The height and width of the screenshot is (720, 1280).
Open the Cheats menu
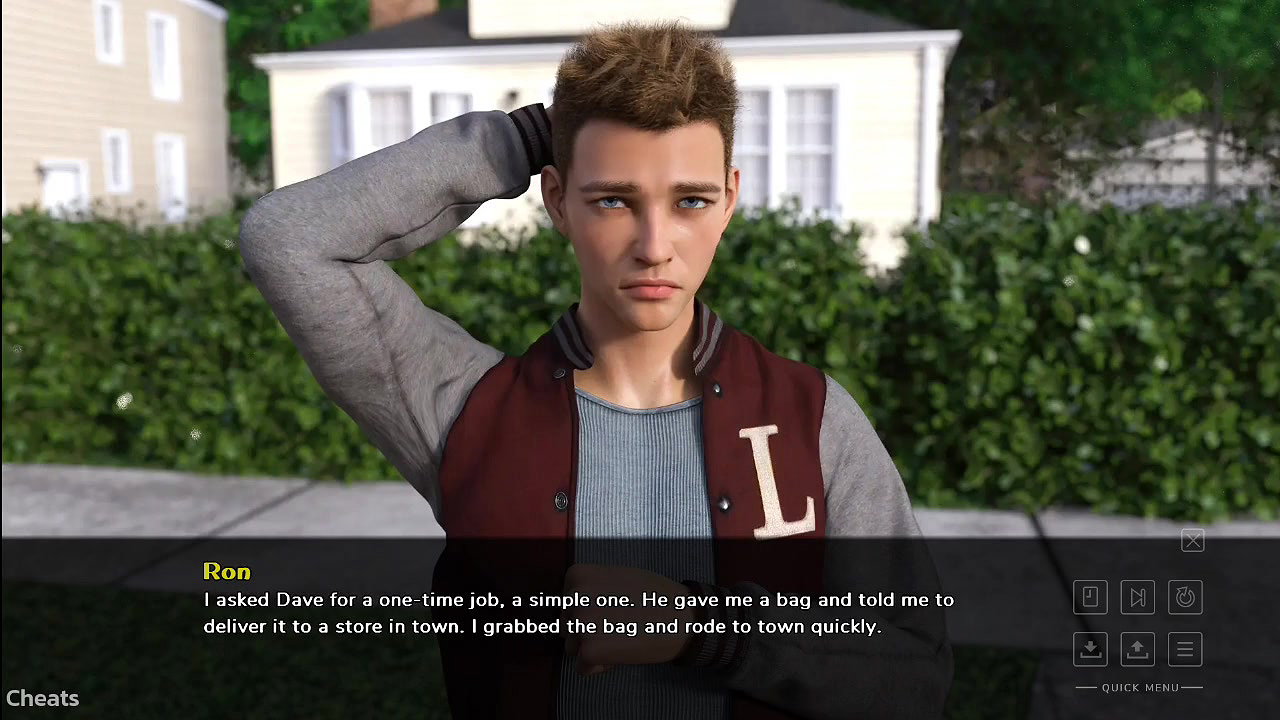[x=42, y=698]
